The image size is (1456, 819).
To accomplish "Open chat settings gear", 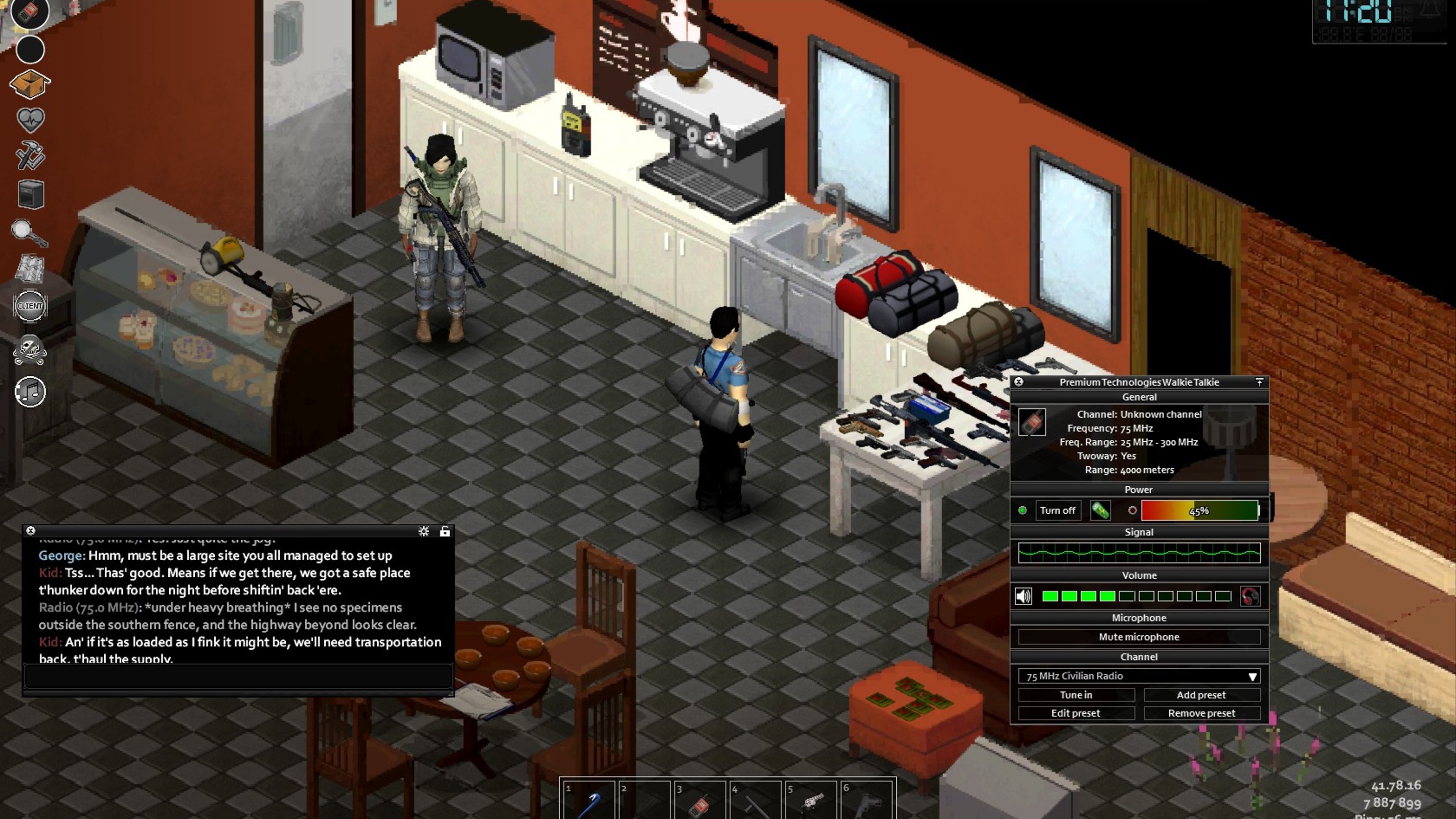I will [x=423, y=531].
